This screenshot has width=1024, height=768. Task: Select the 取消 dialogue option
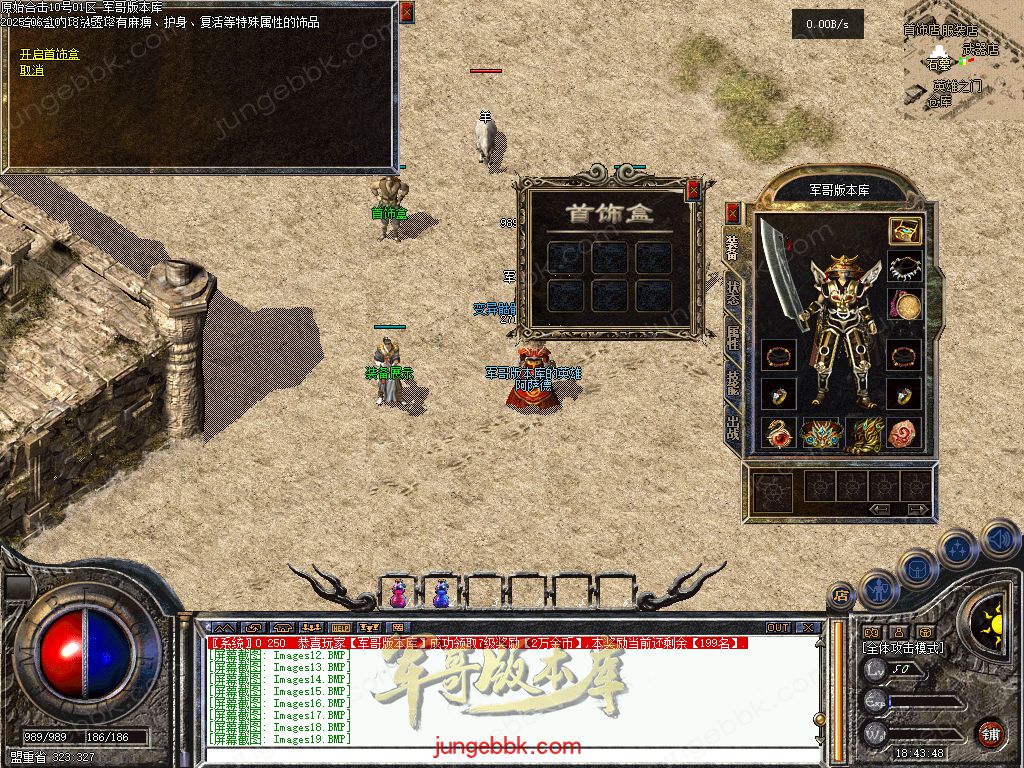click(32, 70)
